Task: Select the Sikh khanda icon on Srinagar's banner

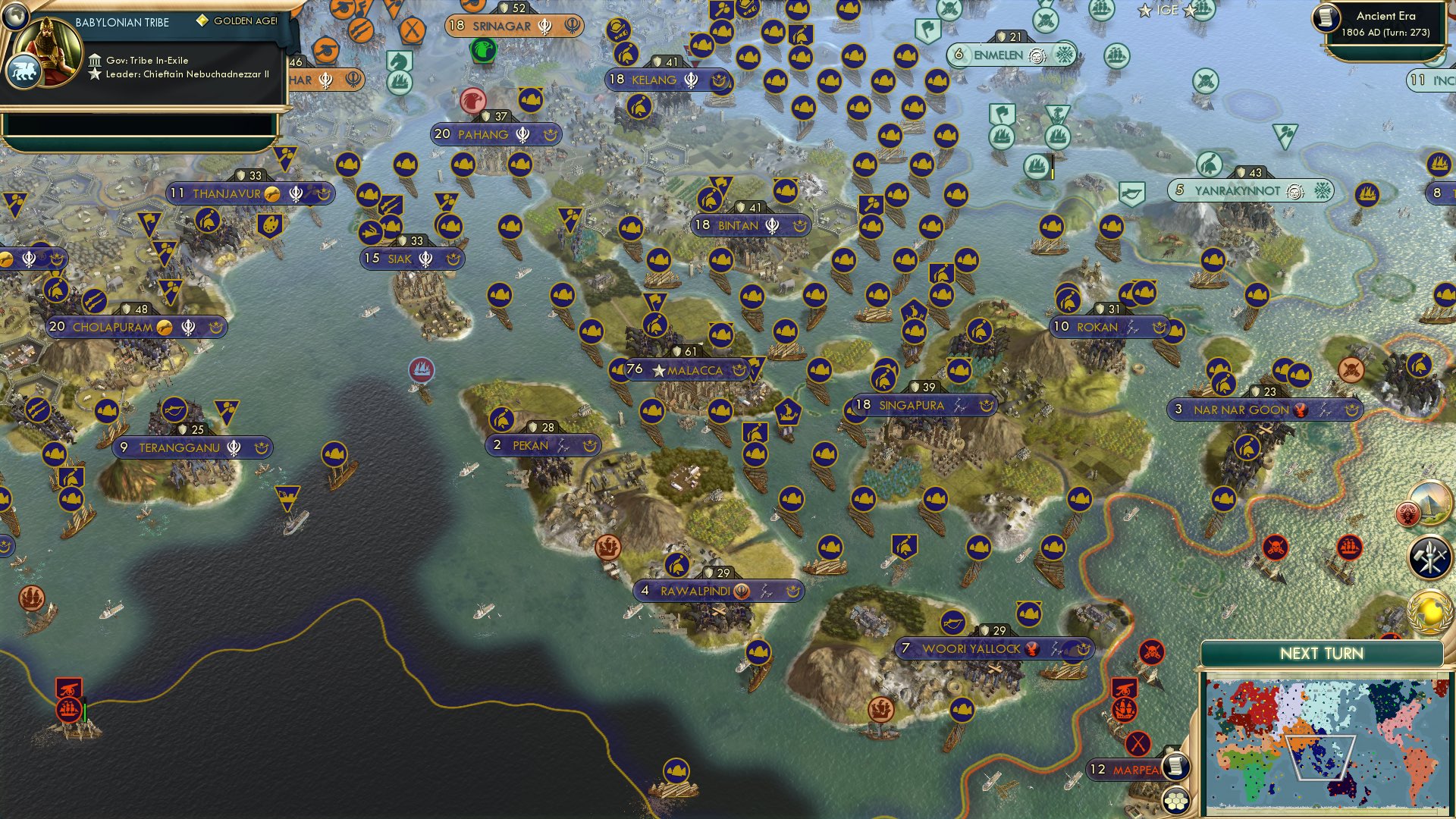Action: coord(544,26)
